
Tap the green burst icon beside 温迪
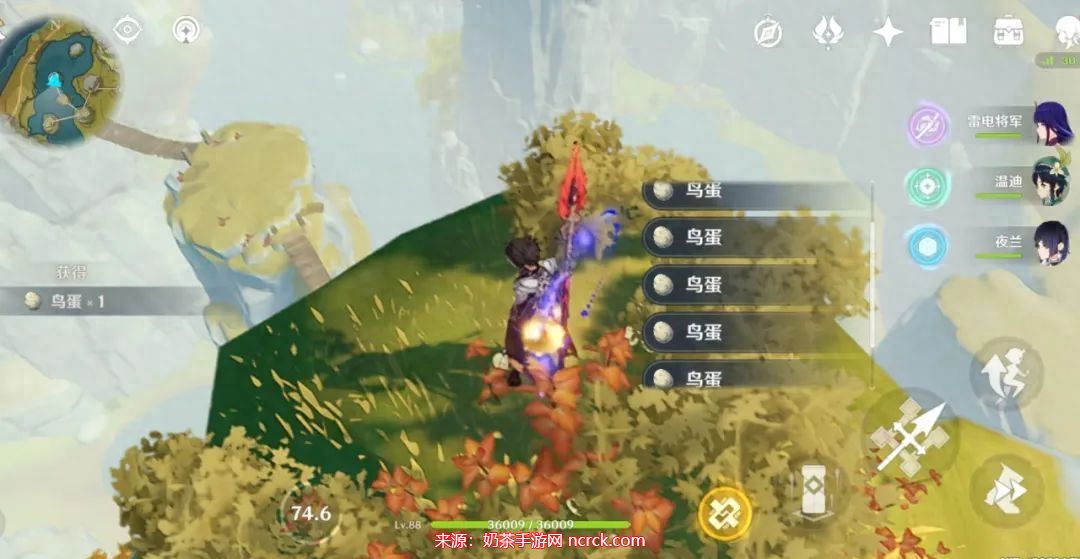click(x=927, y=186)
